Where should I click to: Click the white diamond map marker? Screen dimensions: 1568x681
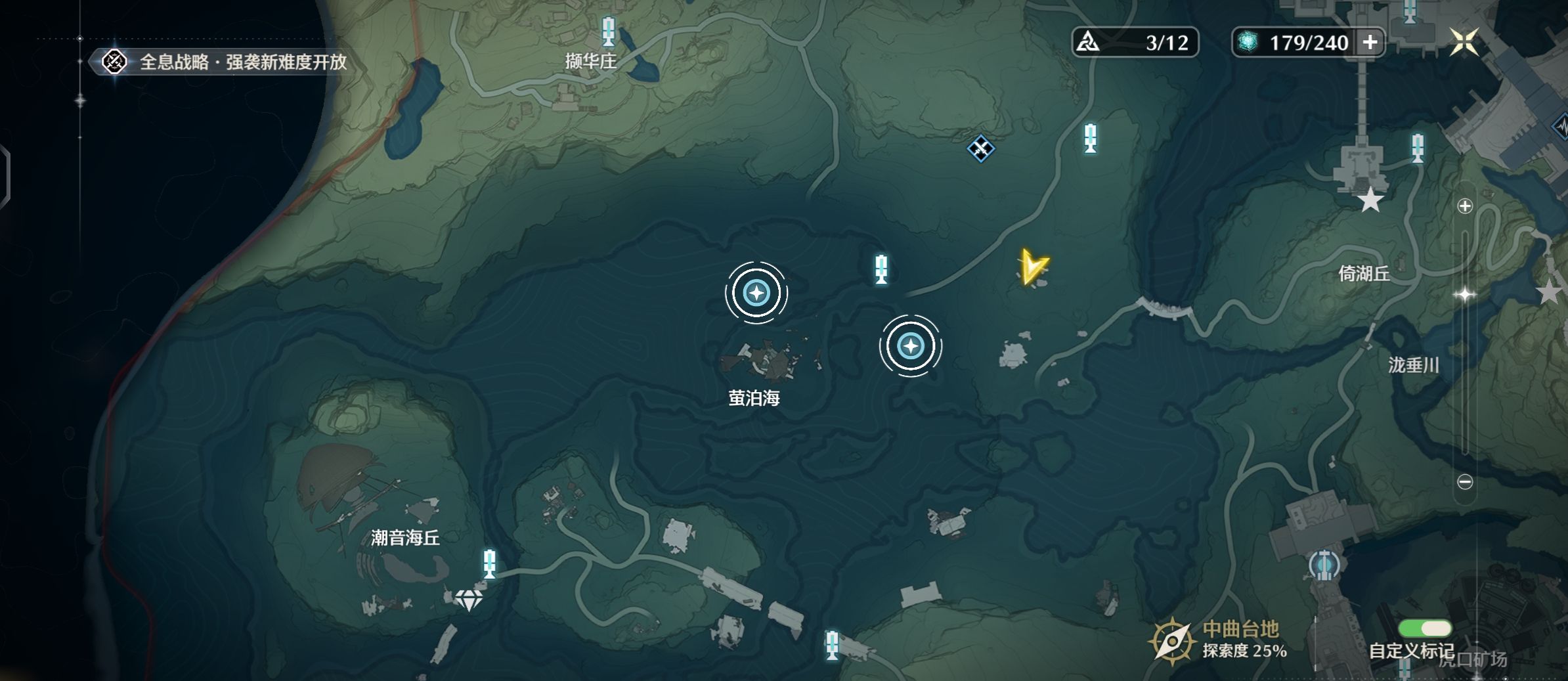pos(469,599)
